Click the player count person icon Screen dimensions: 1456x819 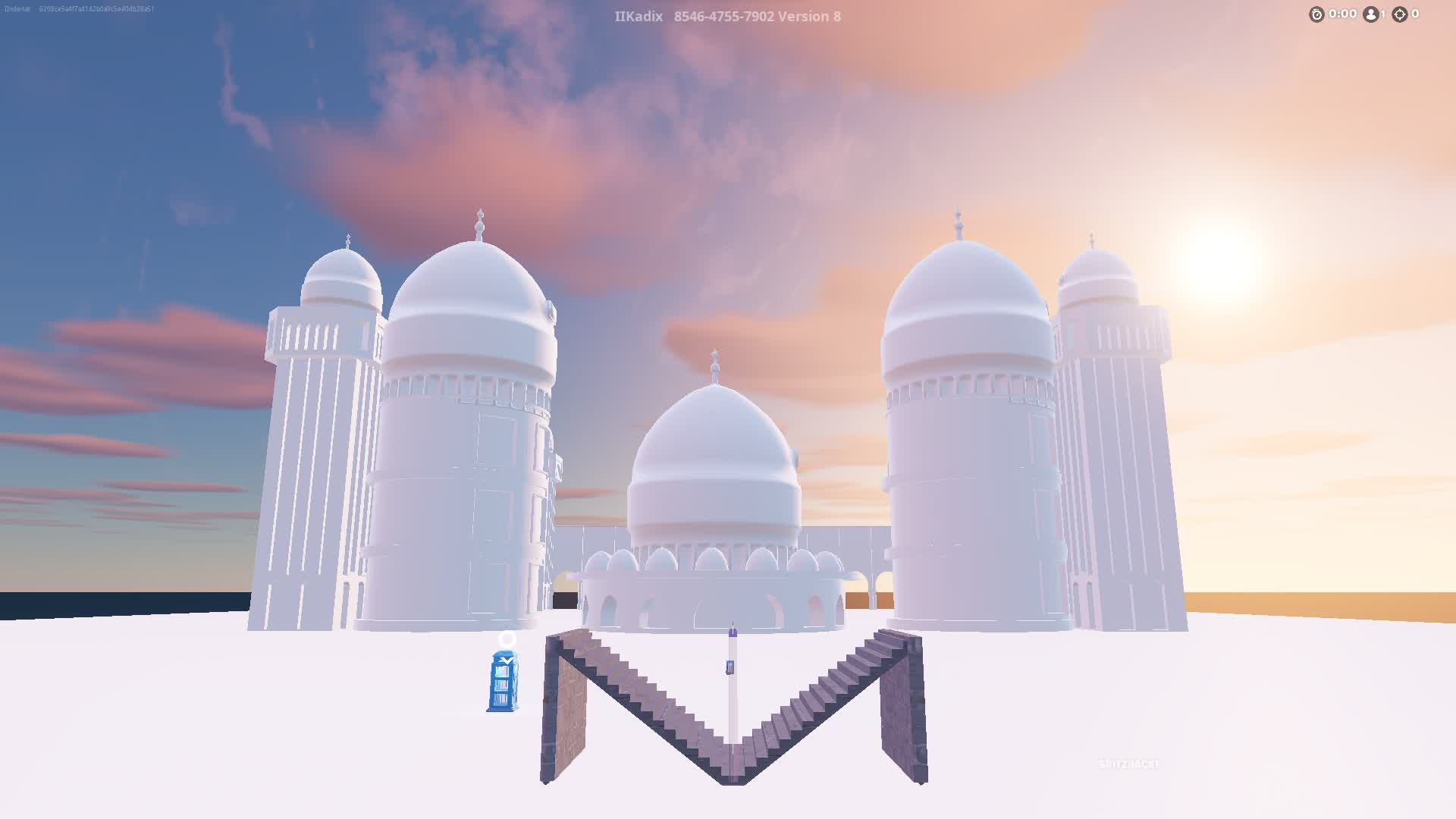(1370, 14)
